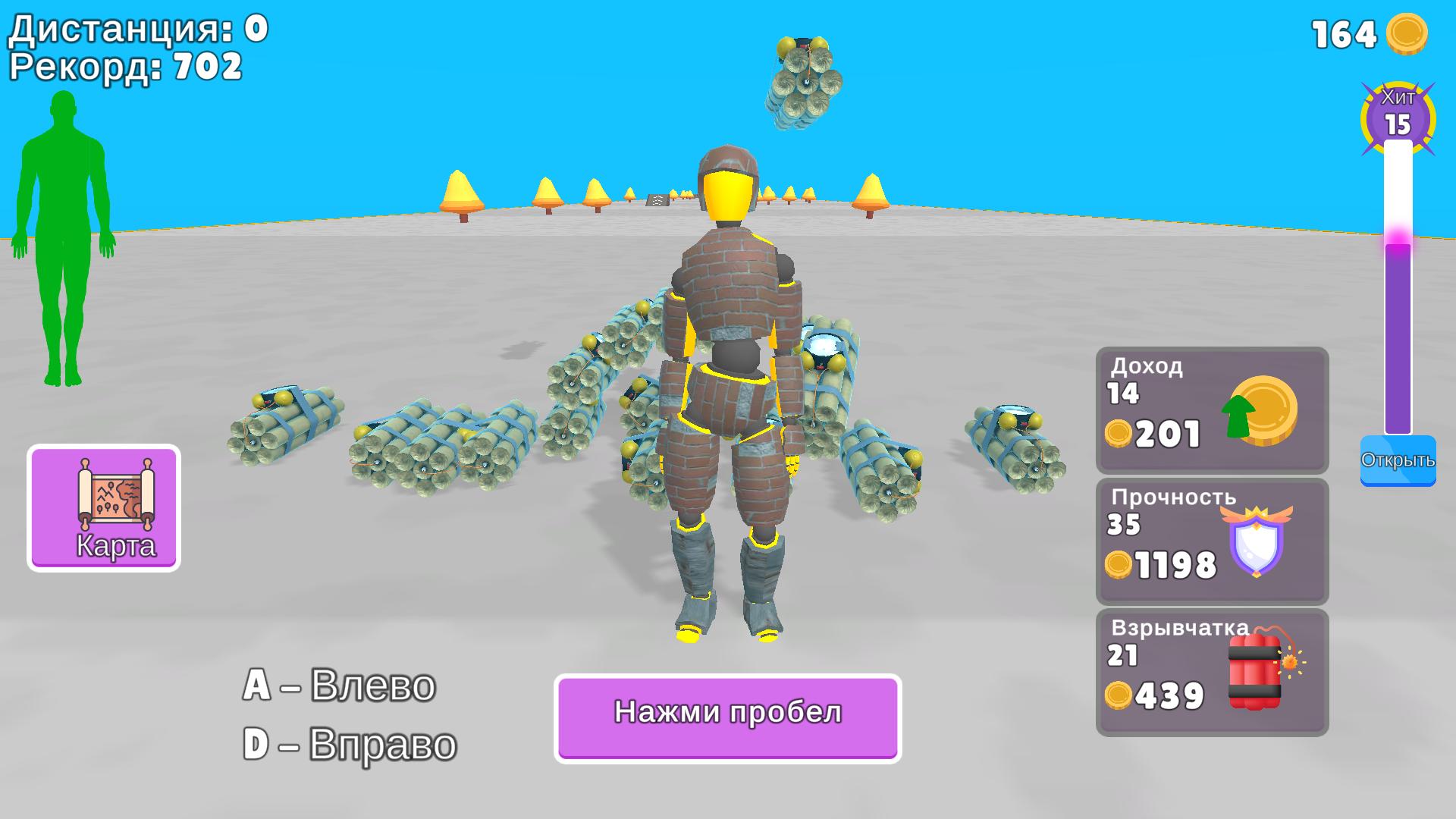Select the green human silhouette
1456x819 pixels.
tap(64, 227)
